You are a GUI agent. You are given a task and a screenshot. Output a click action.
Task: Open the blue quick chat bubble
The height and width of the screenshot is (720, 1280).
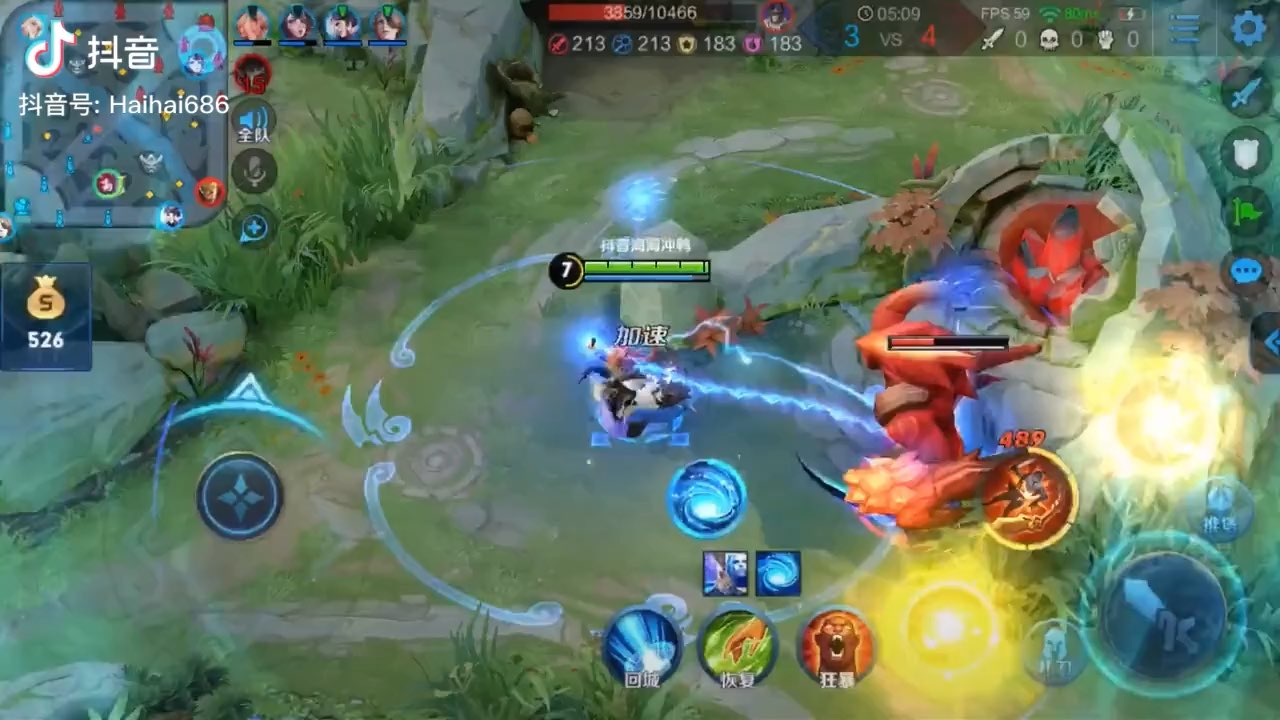click(1246, 272)
